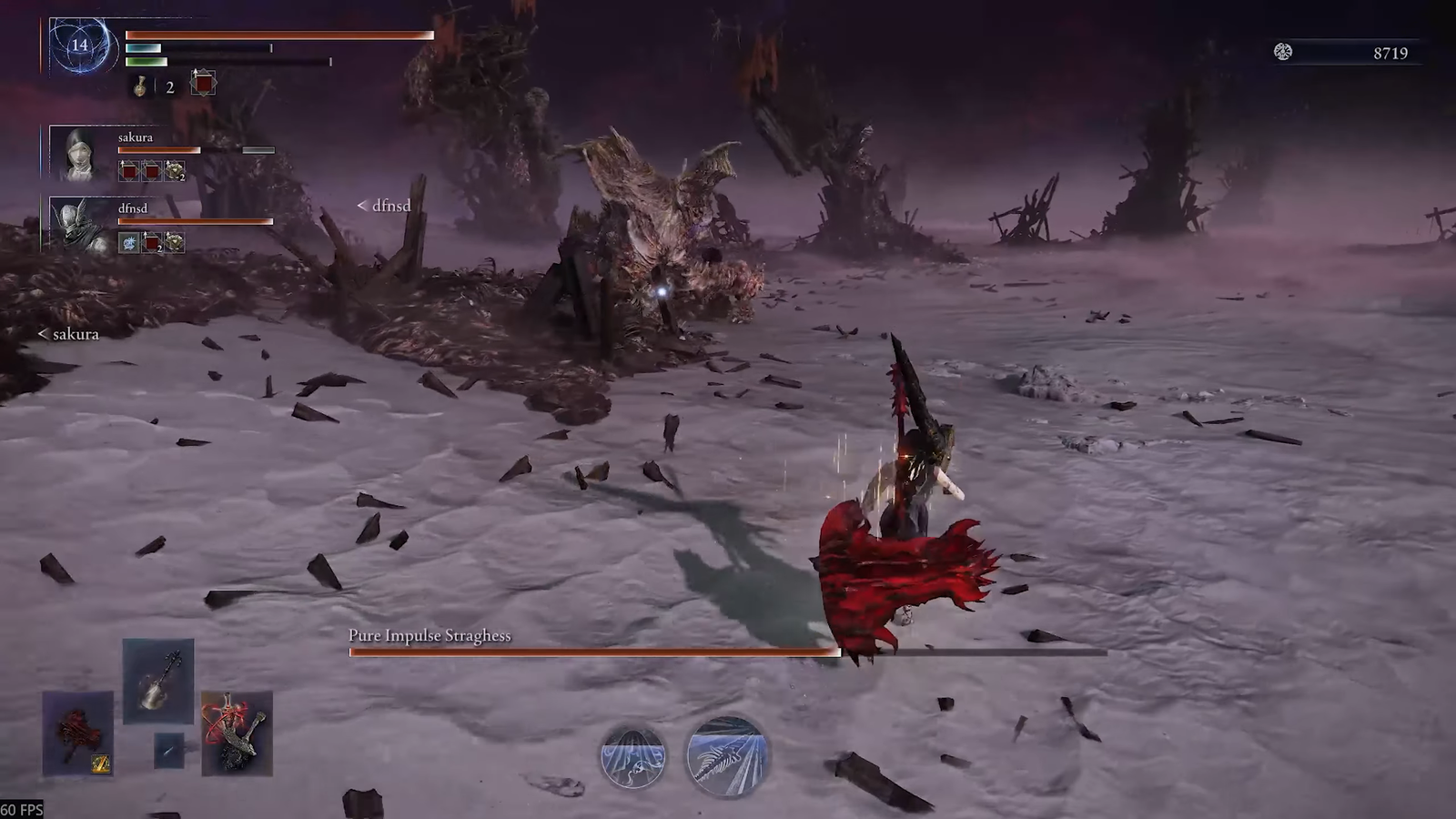This screenshot has width=1456, height=819.
Task: Choose the staff item slot
Action: coord(158,681)
